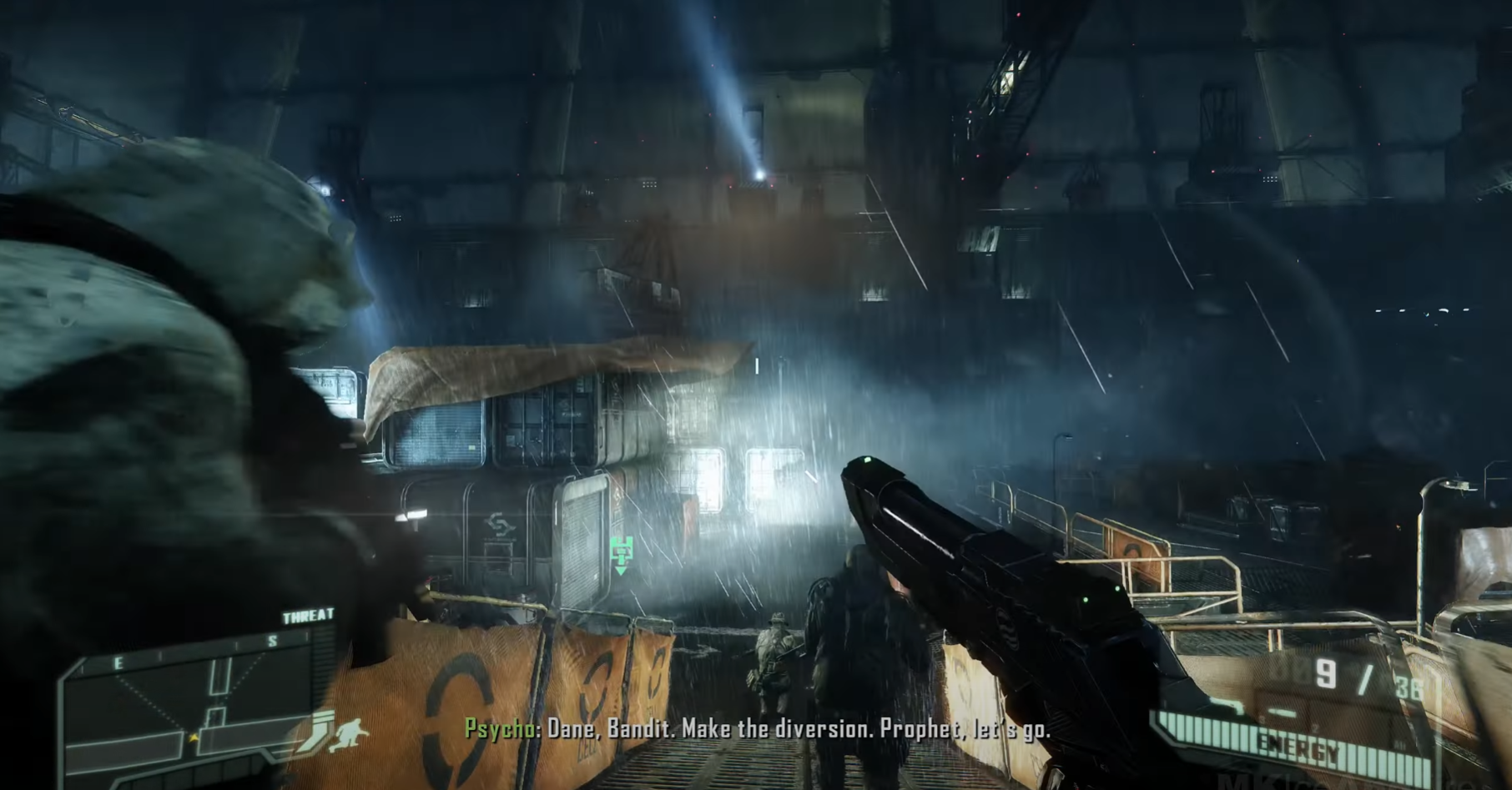This screenshot has width=1512, height=790.
Task: Click the green objective waypoint marker
Action: pyautogui.click(x=621, y=552)
